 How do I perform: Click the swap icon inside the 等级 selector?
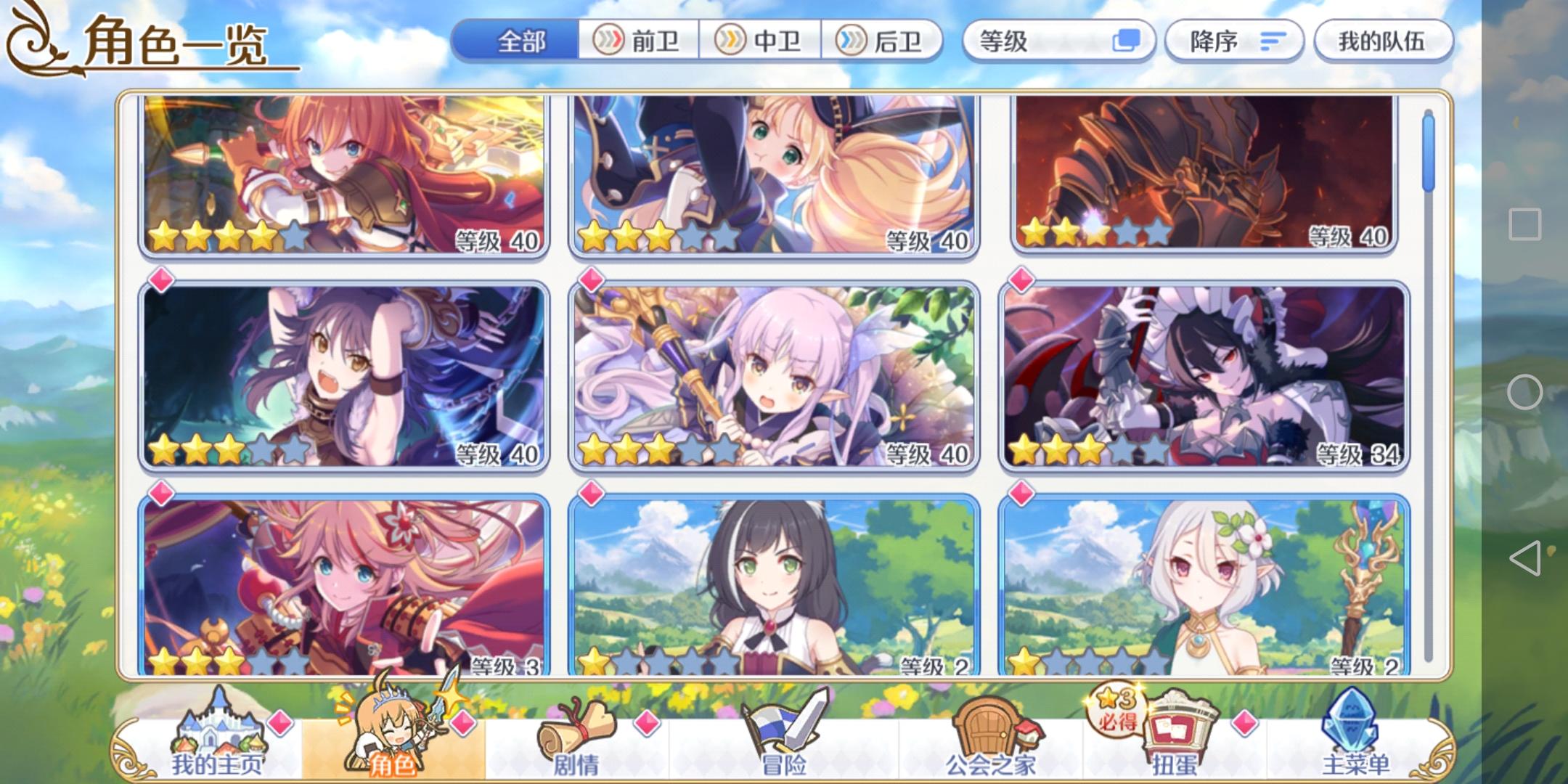[1127, 41]
